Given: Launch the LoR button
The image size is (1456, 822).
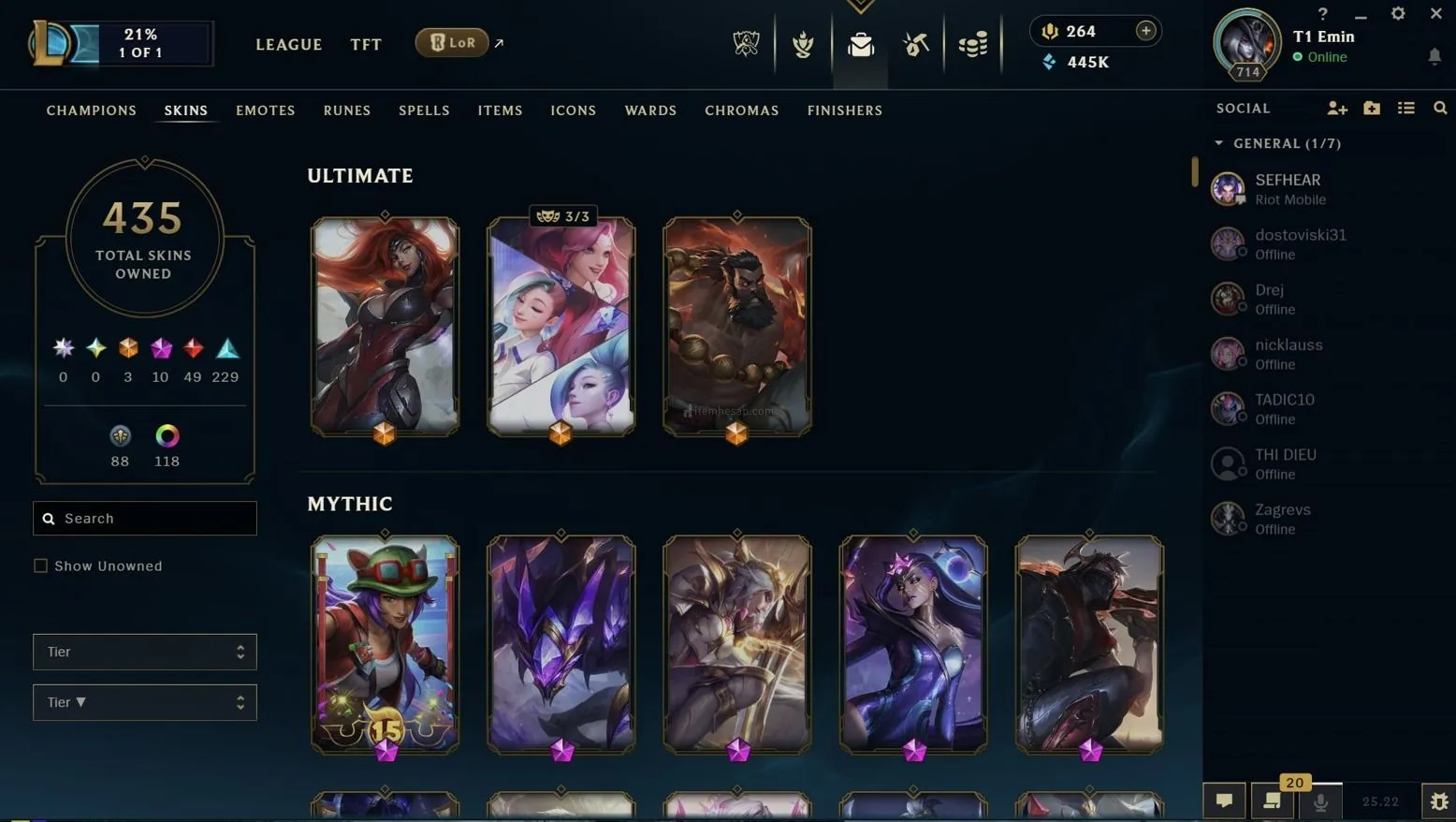Looking at the screenshot, I should tap(452, 42).
